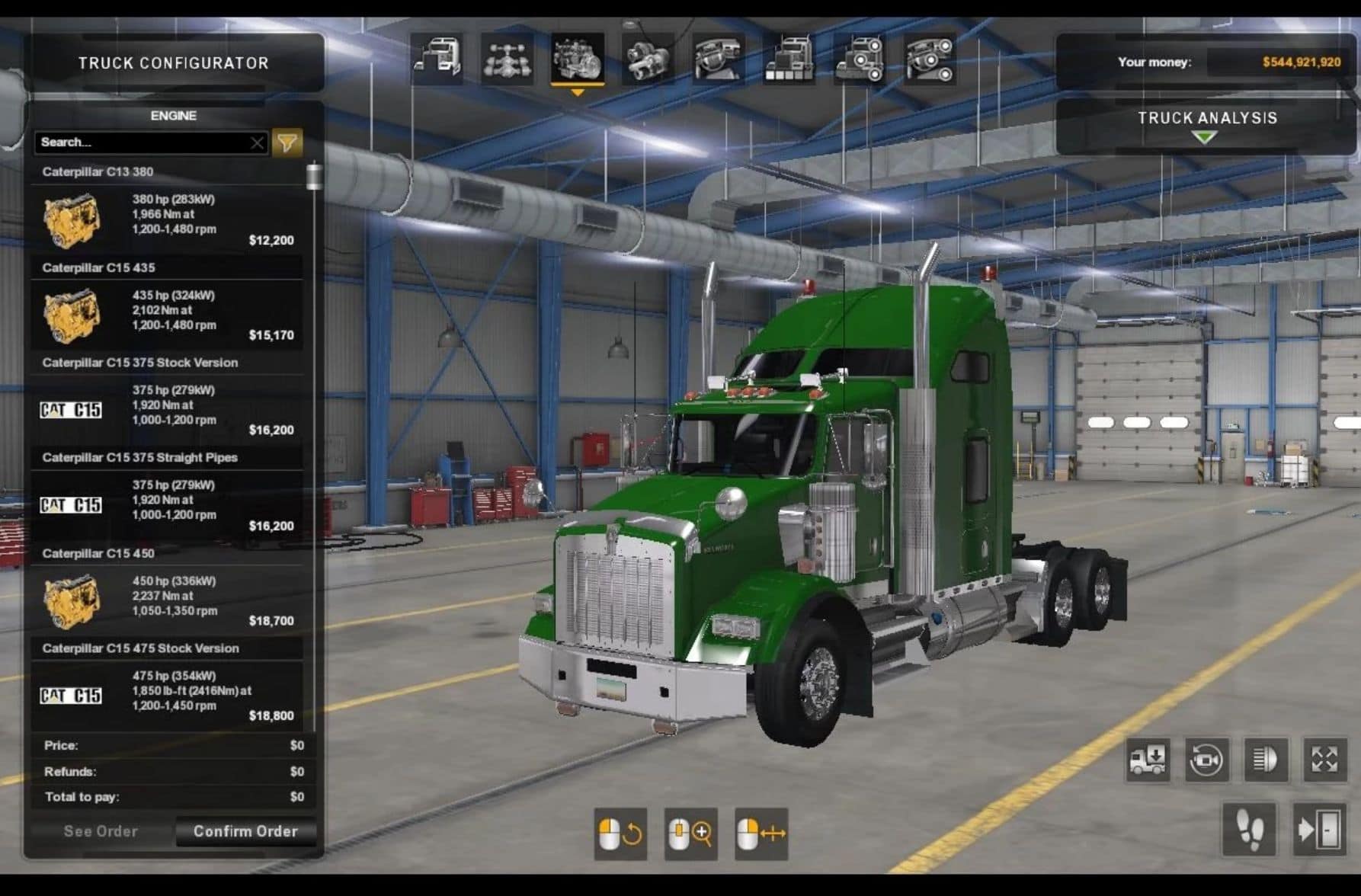Enter fullscreen view with arrows icon
Screen dimensions: 1361x896
1324,760
